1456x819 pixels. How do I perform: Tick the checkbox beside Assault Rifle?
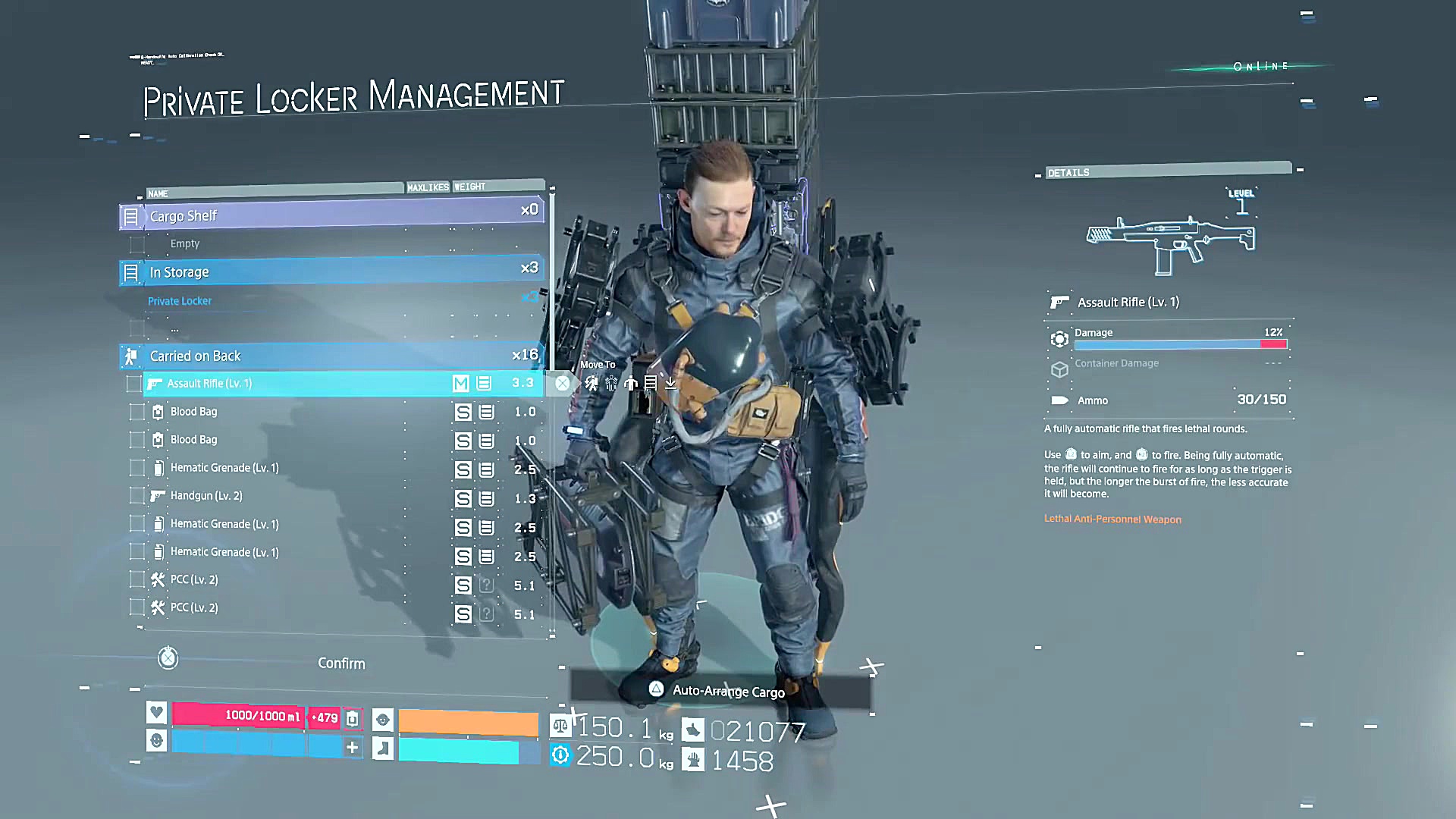134,384
